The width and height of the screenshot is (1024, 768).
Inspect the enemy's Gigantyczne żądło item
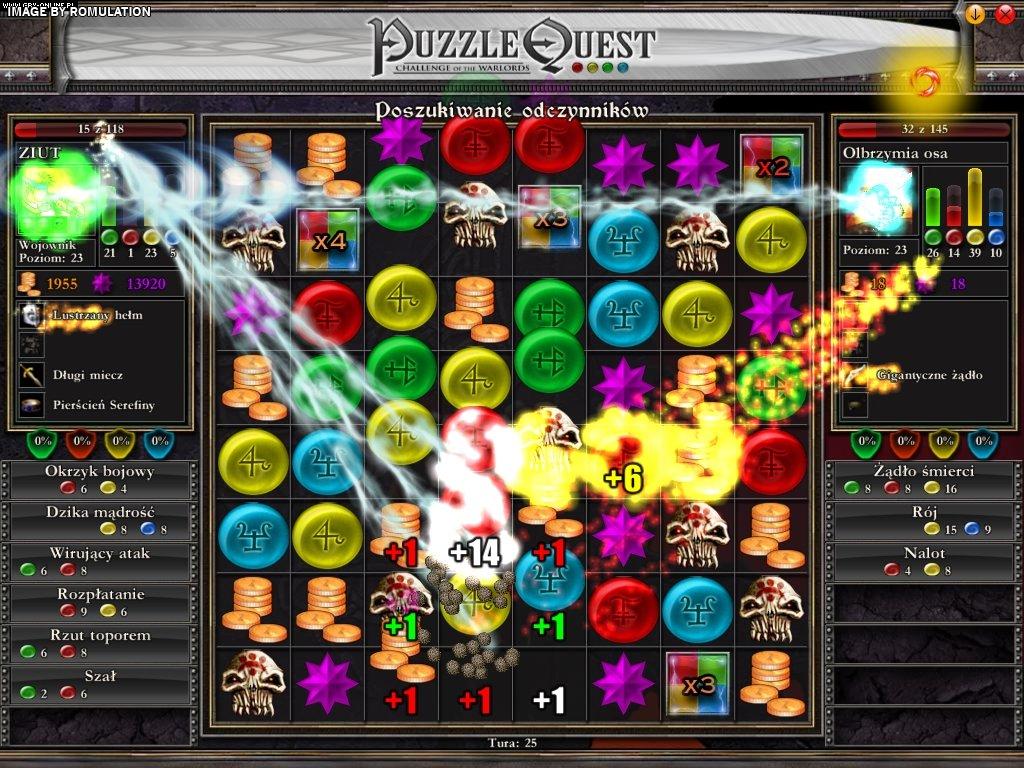point(915,375)
